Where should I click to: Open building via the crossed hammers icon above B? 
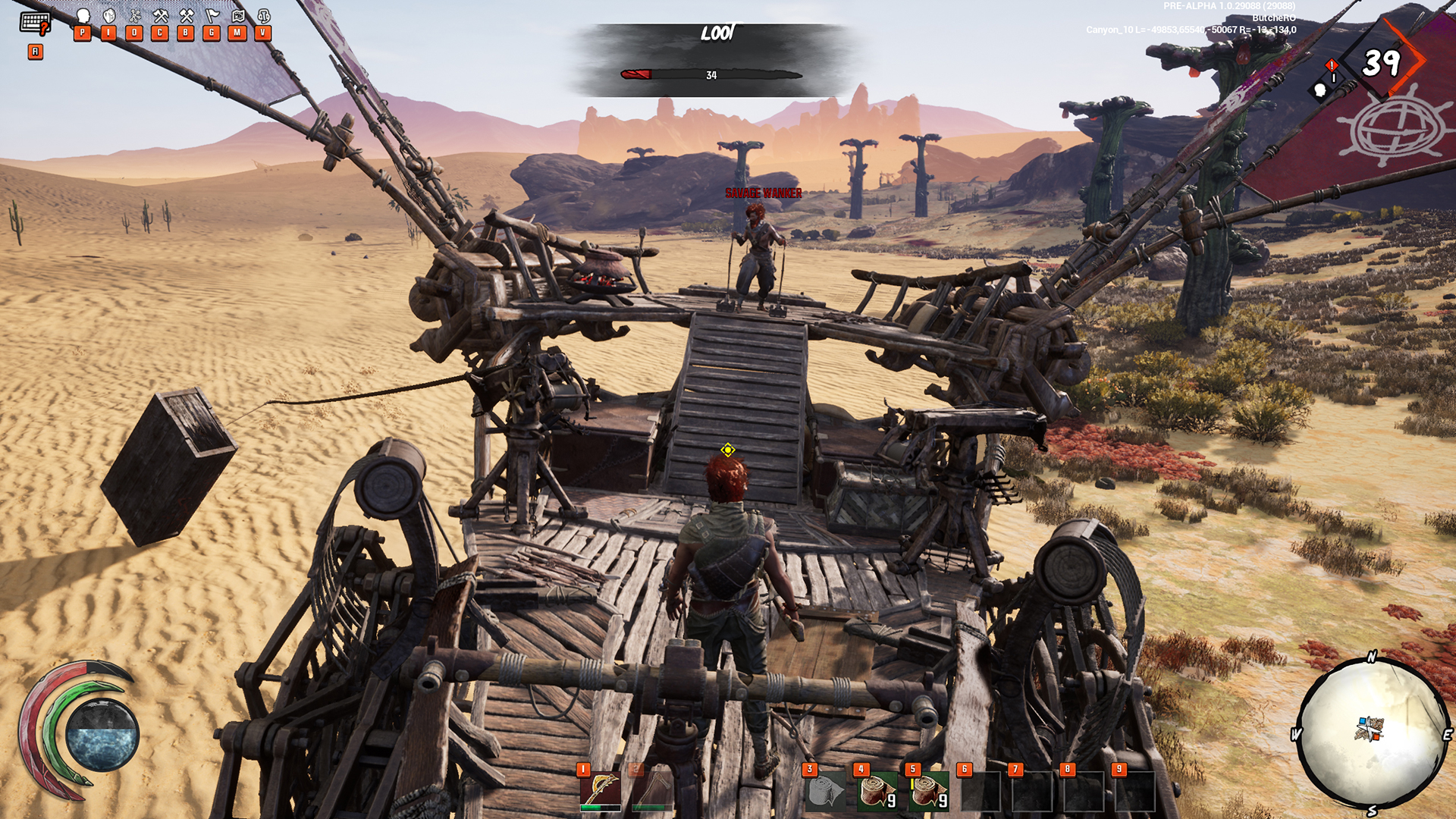(187, 16)
